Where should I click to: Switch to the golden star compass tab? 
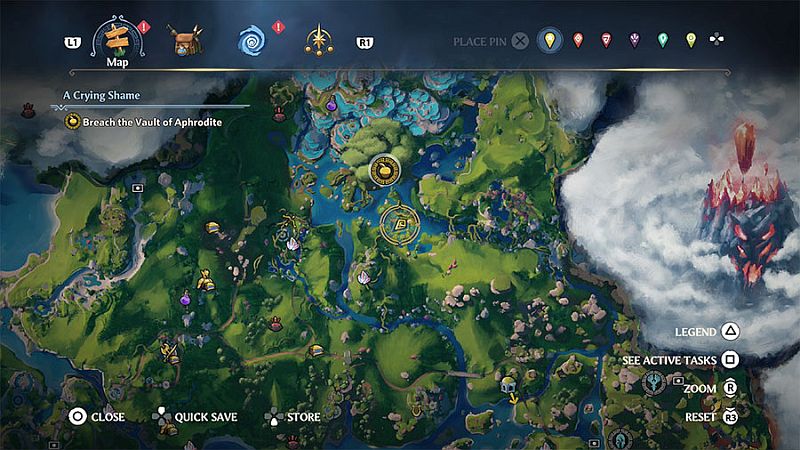pos(320,41)
